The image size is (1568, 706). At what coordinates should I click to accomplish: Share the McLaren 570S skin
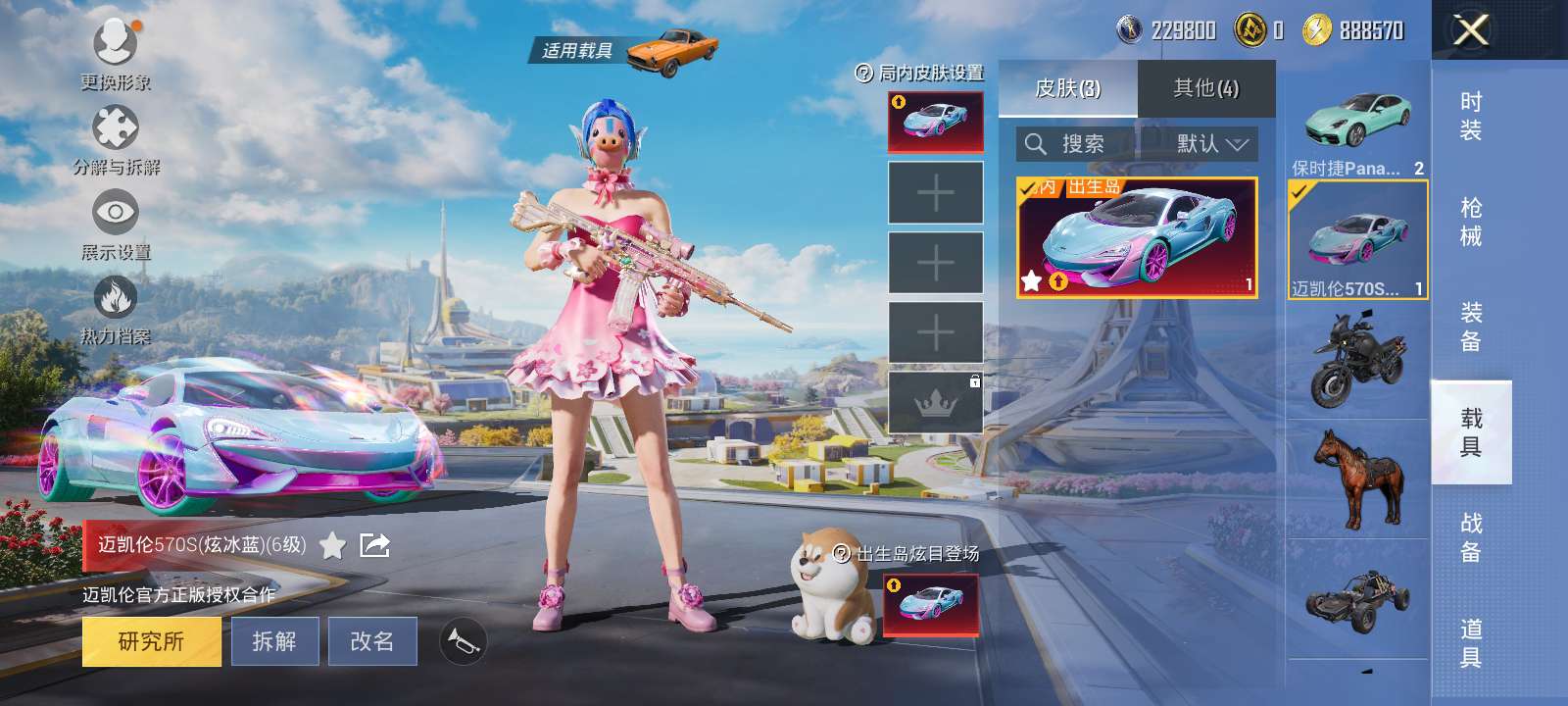click(375, 545)
